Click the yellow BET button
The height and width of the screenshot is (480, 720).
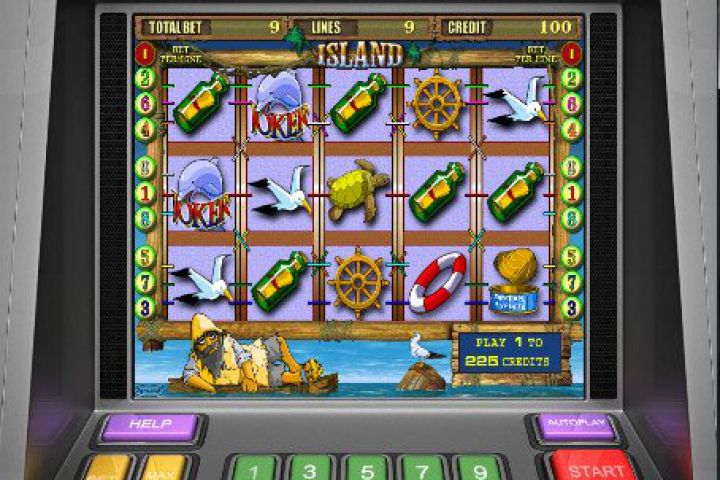[108, 468]
